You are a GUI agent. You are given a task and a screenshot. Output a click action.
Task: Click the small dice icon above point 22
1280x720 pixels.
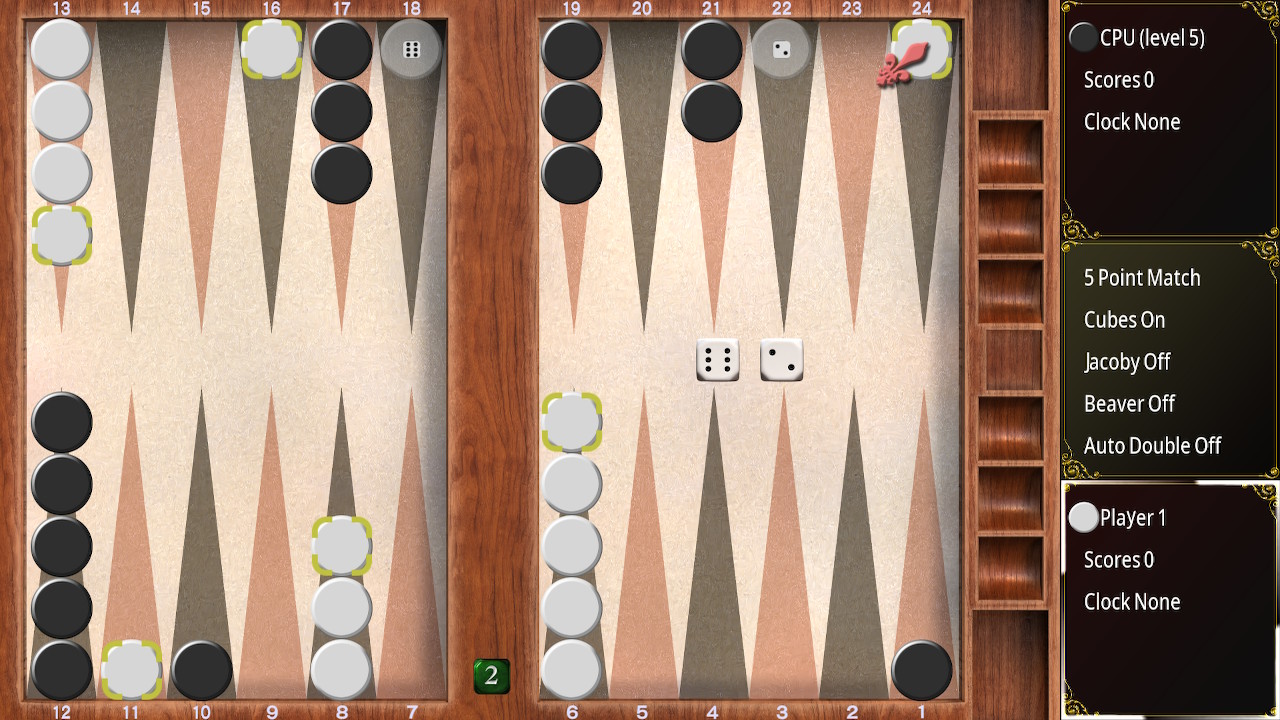pyautogui.click(x=781, y=47)
